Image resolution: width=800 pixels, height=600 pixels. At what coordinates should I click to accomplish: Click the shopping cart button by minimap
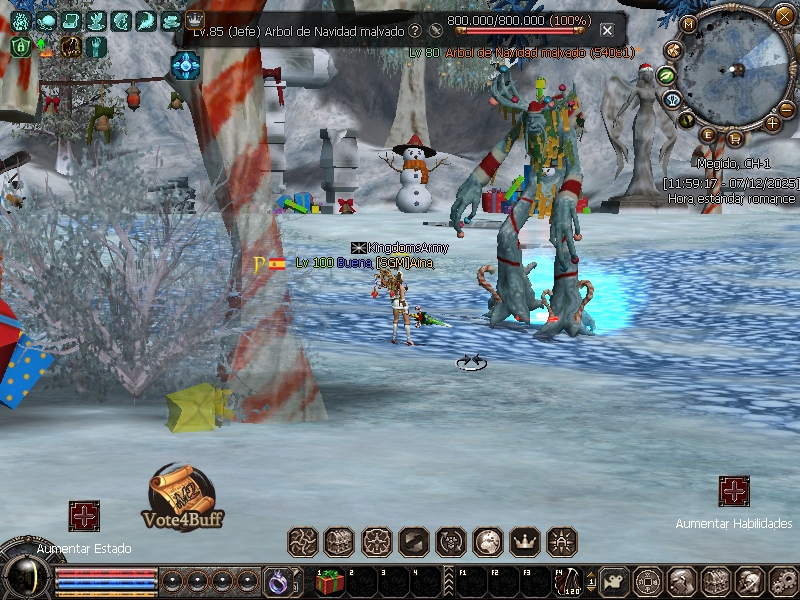(x=735, y=138)
